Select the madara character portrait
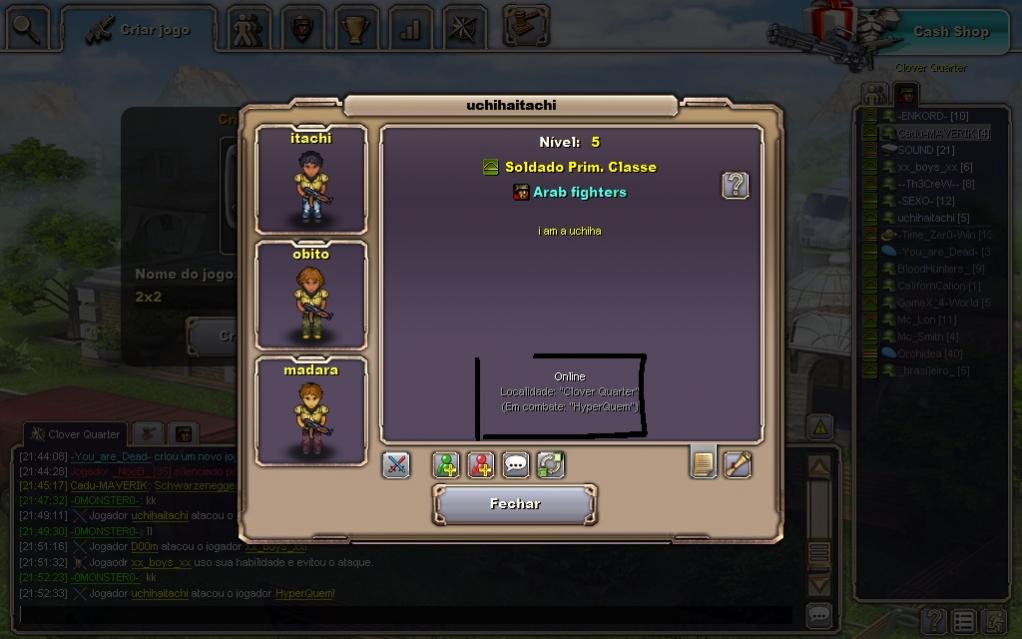Image resolution: width=1022 pixels, height=639 pixels. pyautogui.click(x=311, y=412)
